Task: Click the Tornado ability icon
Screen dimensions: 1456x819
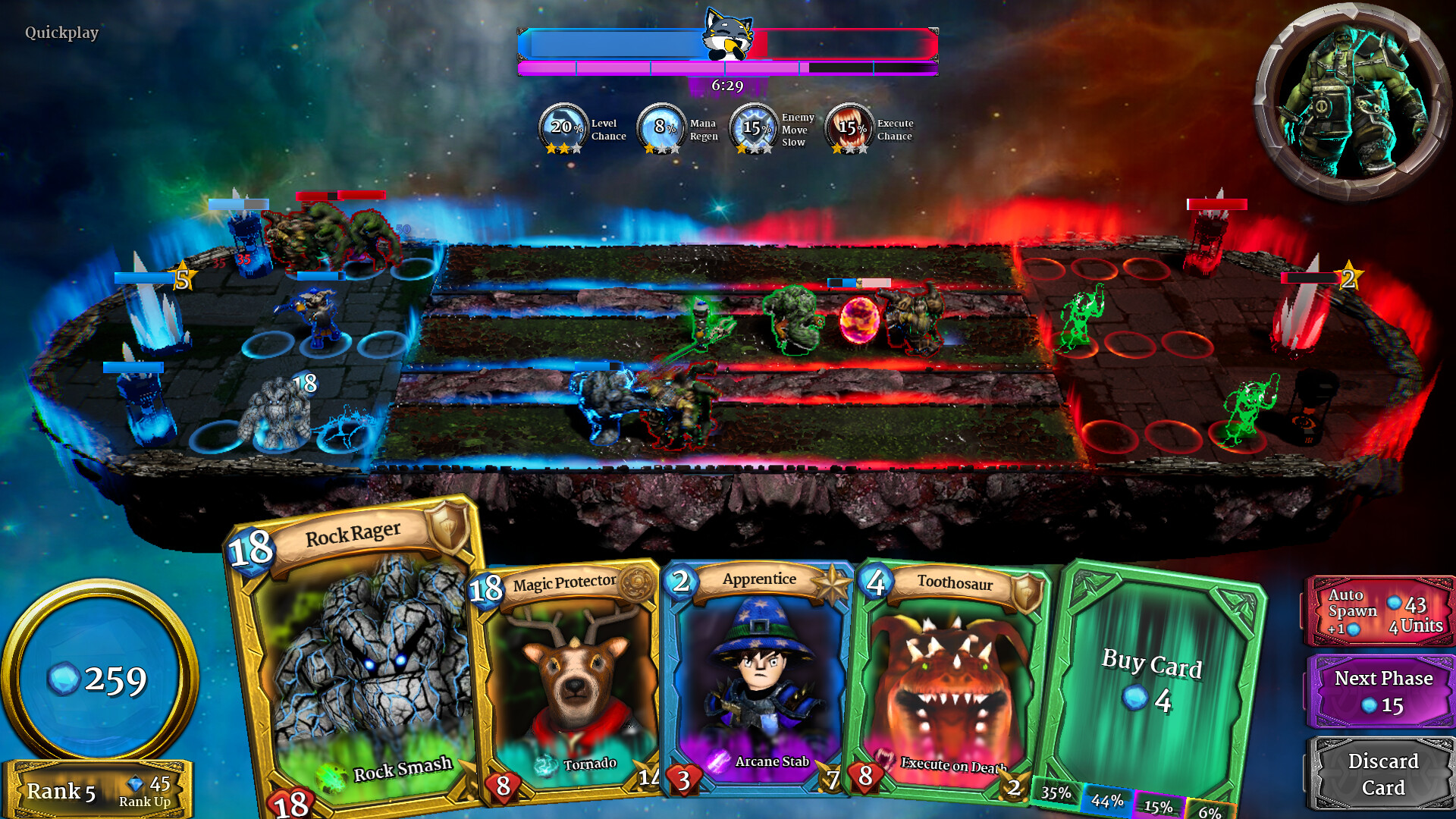Action: (546, 764)
